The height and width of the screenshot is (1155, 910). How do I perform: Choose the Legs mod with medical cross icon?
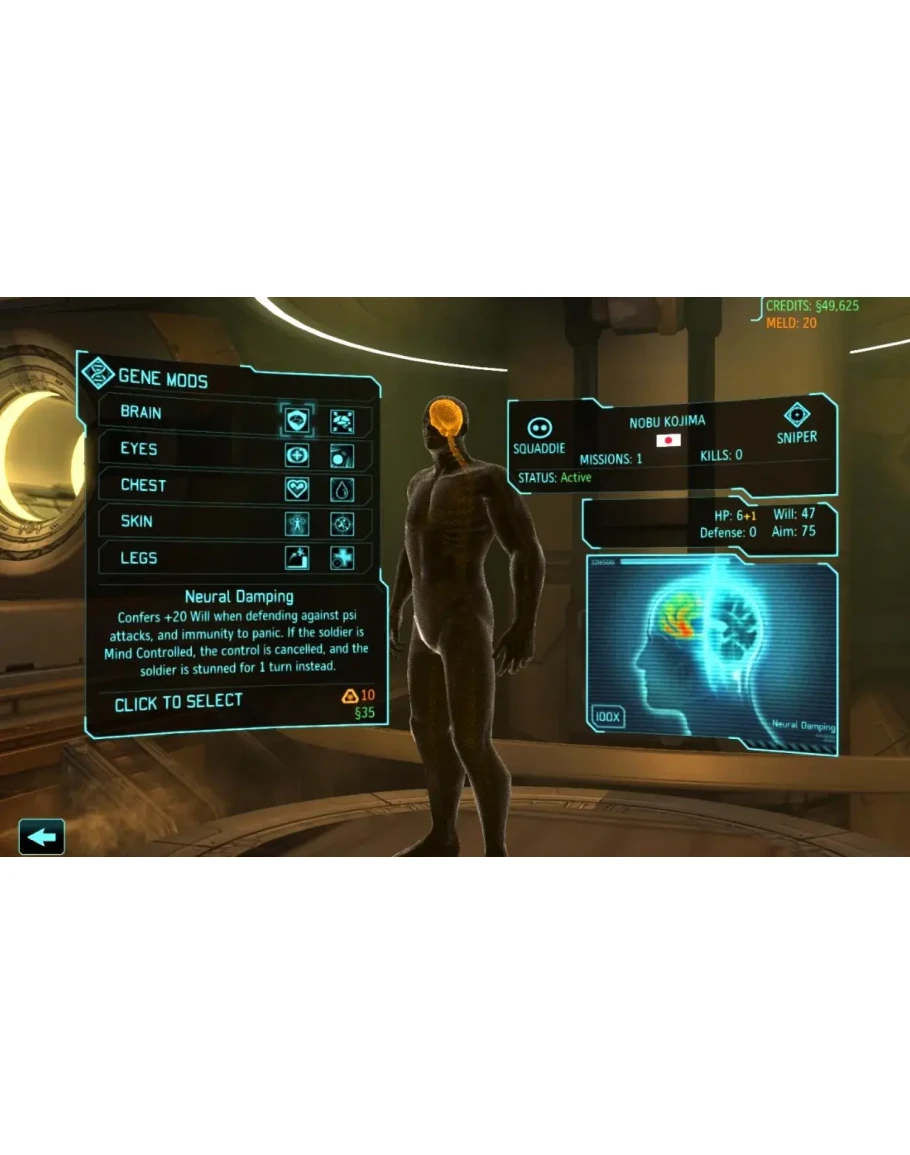(x=342, y=558)
